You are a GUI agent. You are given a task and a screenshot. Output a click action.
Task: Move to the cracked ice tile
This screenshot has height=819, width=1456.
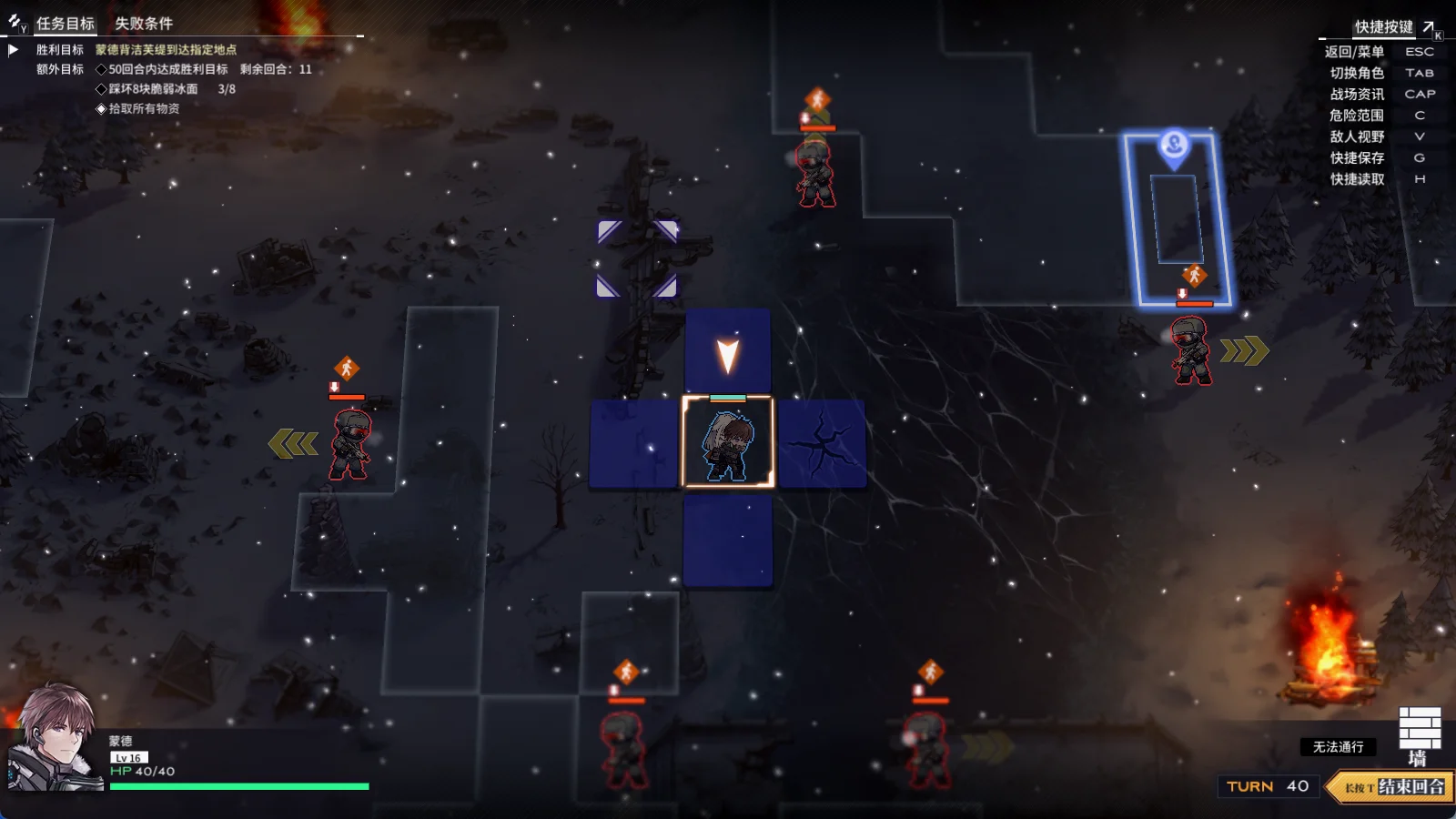822,443
